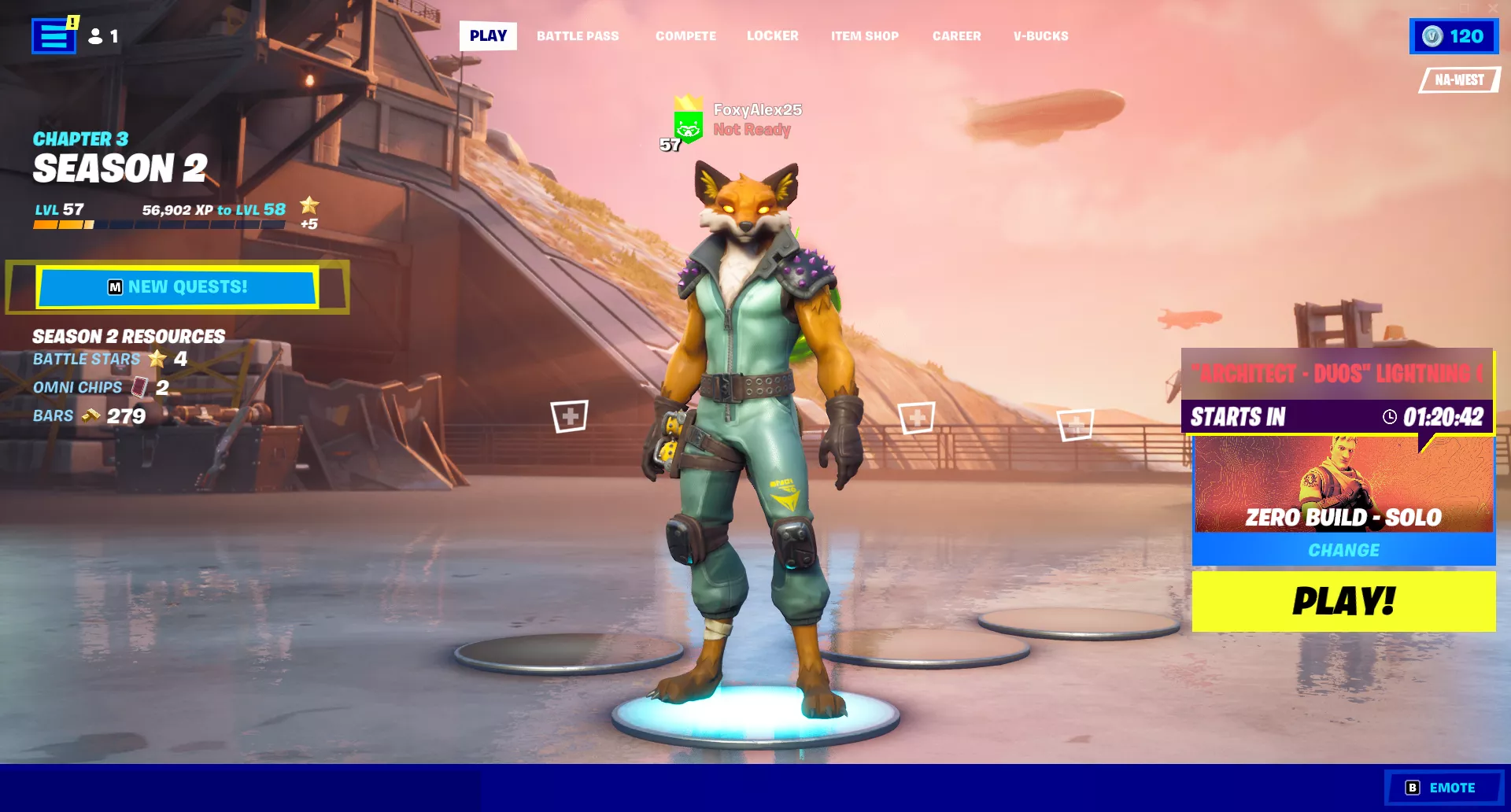Open the Emote menu at bottom right
Viewport: 1511px width, 812px height.
(x=1443, y=787)
